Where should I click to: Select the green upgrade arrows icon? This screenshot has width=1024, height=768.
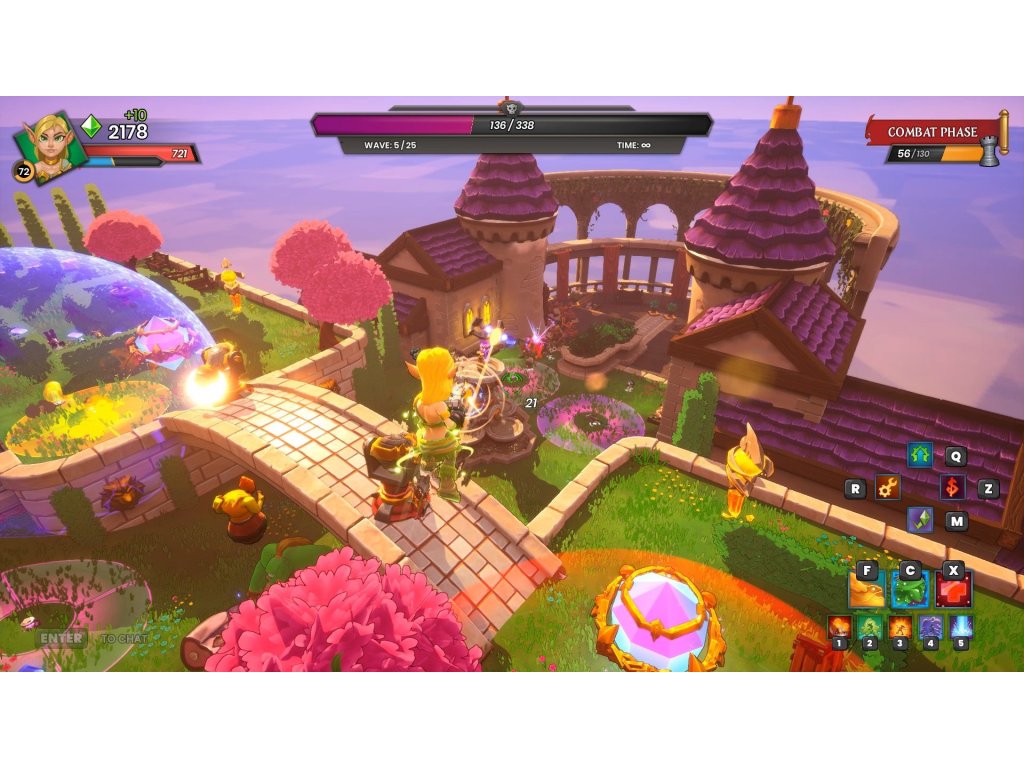tap(920, 456)
